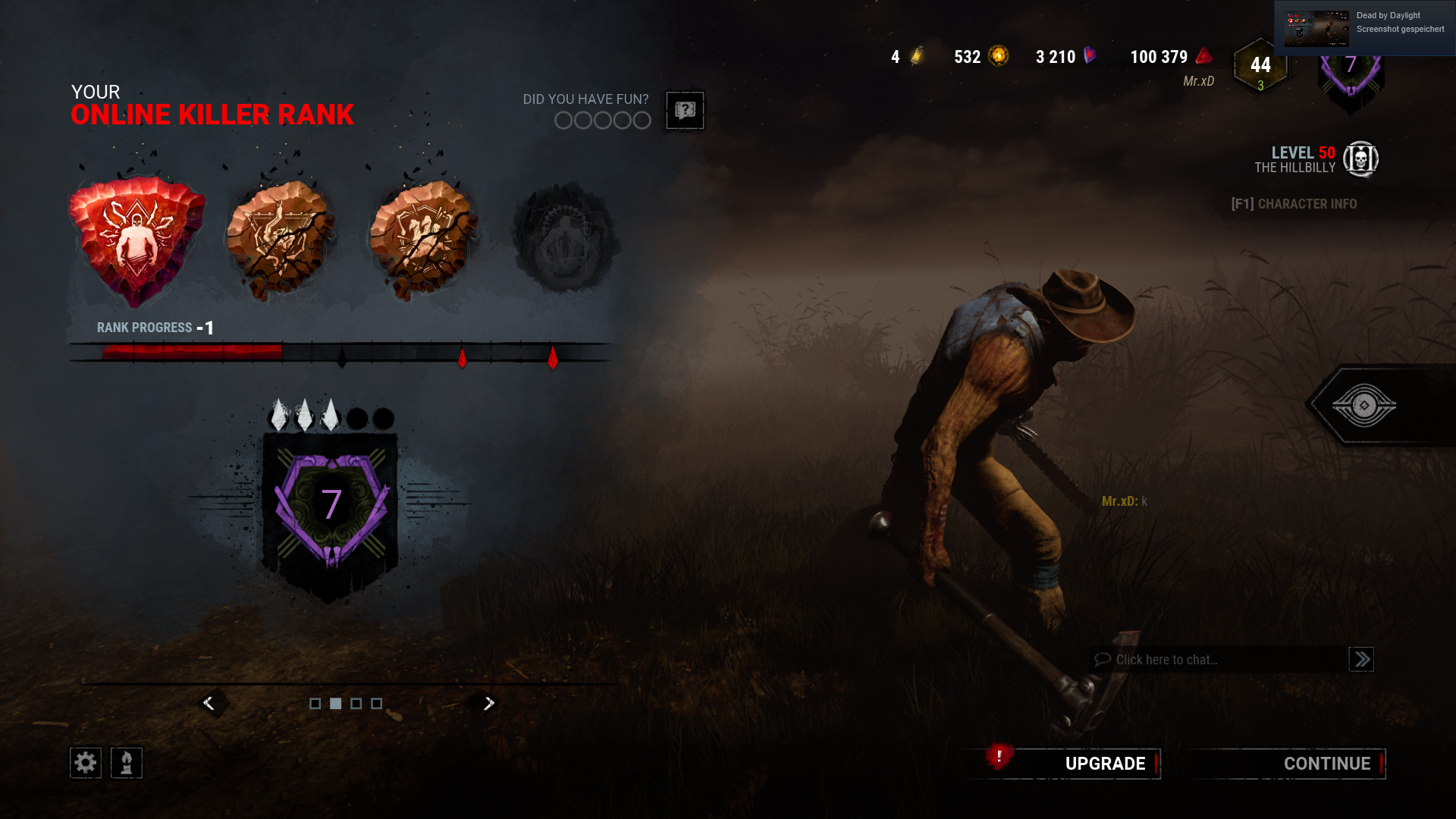Open settings with the gear icon

[85, 762]
